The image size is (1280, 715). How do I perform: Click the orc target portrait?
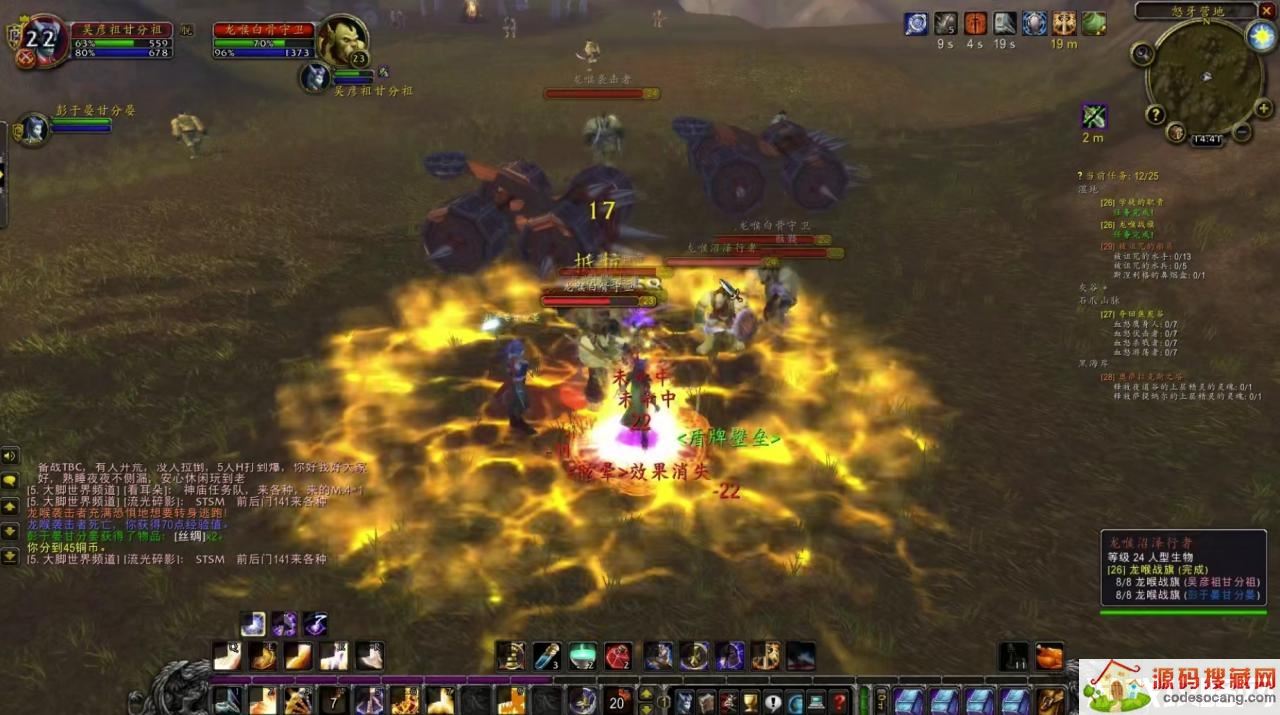(342, 40)
